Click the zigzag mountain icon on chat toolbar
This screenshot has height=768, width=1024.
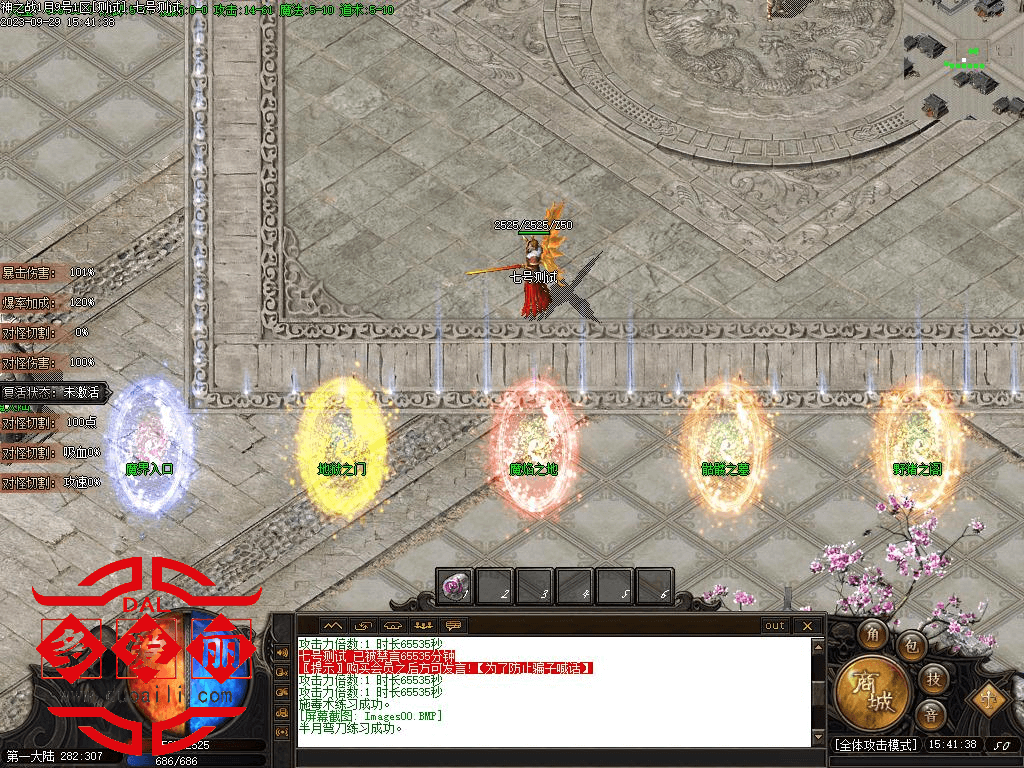[332, 626]
